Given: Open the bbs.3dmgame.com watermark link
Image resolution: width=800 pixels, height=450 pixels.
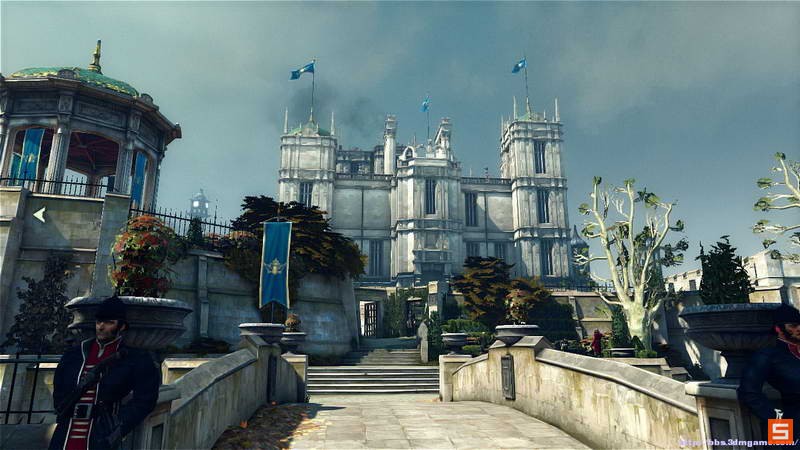Looking at the screenshot, I should point(722,441).
